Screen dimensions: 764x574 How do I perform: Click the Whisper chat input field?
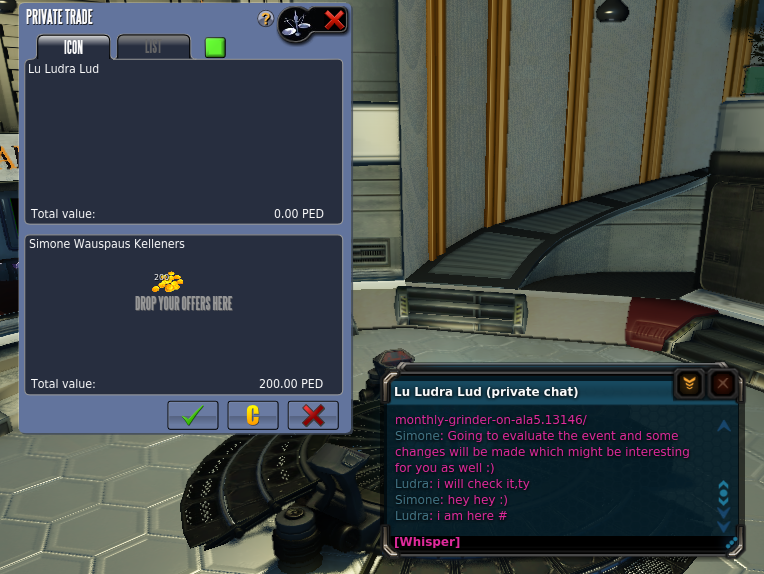pos(550,542)
